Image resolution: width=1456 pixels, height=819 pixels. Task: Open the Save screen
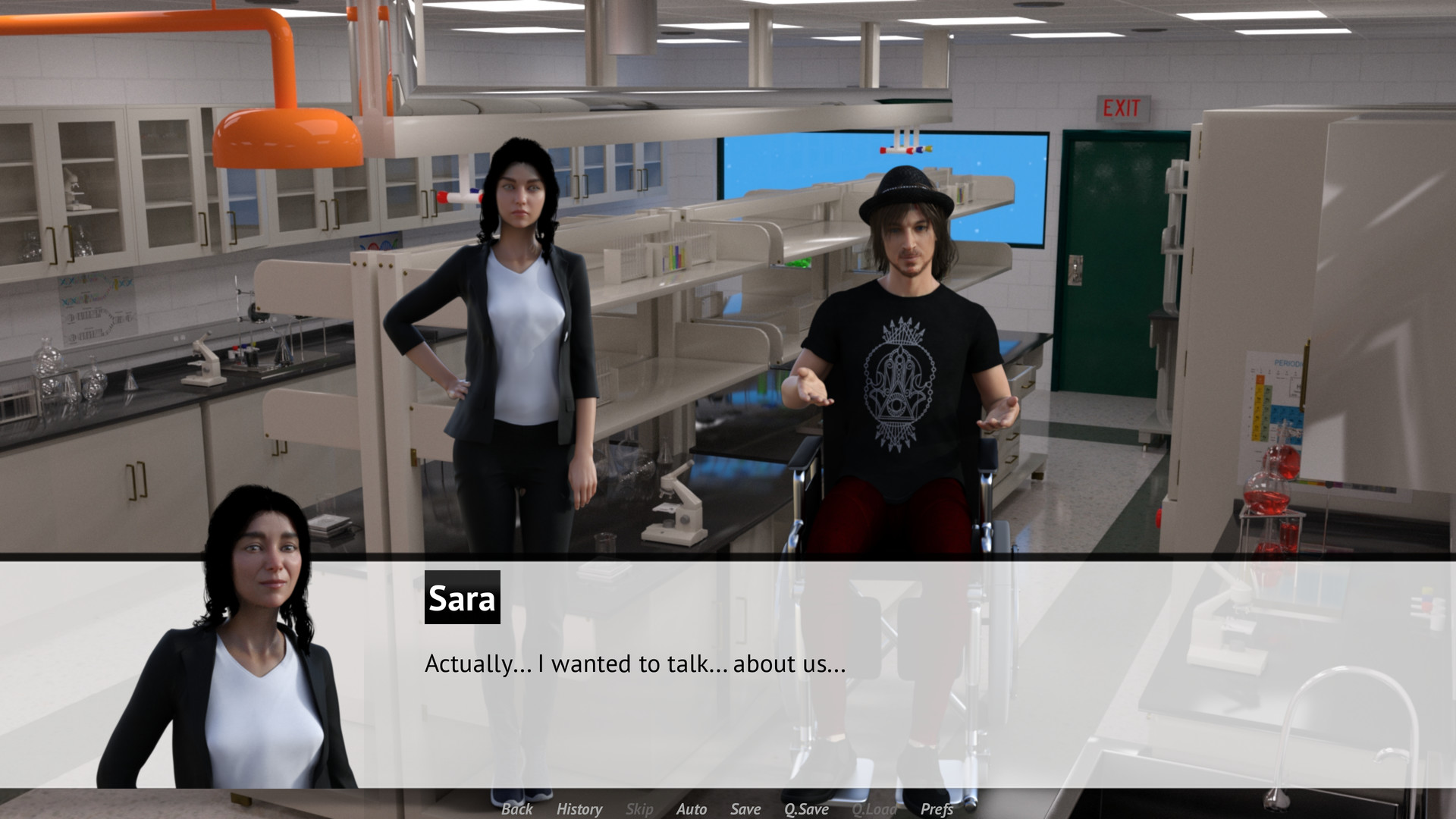coord(745,809)
